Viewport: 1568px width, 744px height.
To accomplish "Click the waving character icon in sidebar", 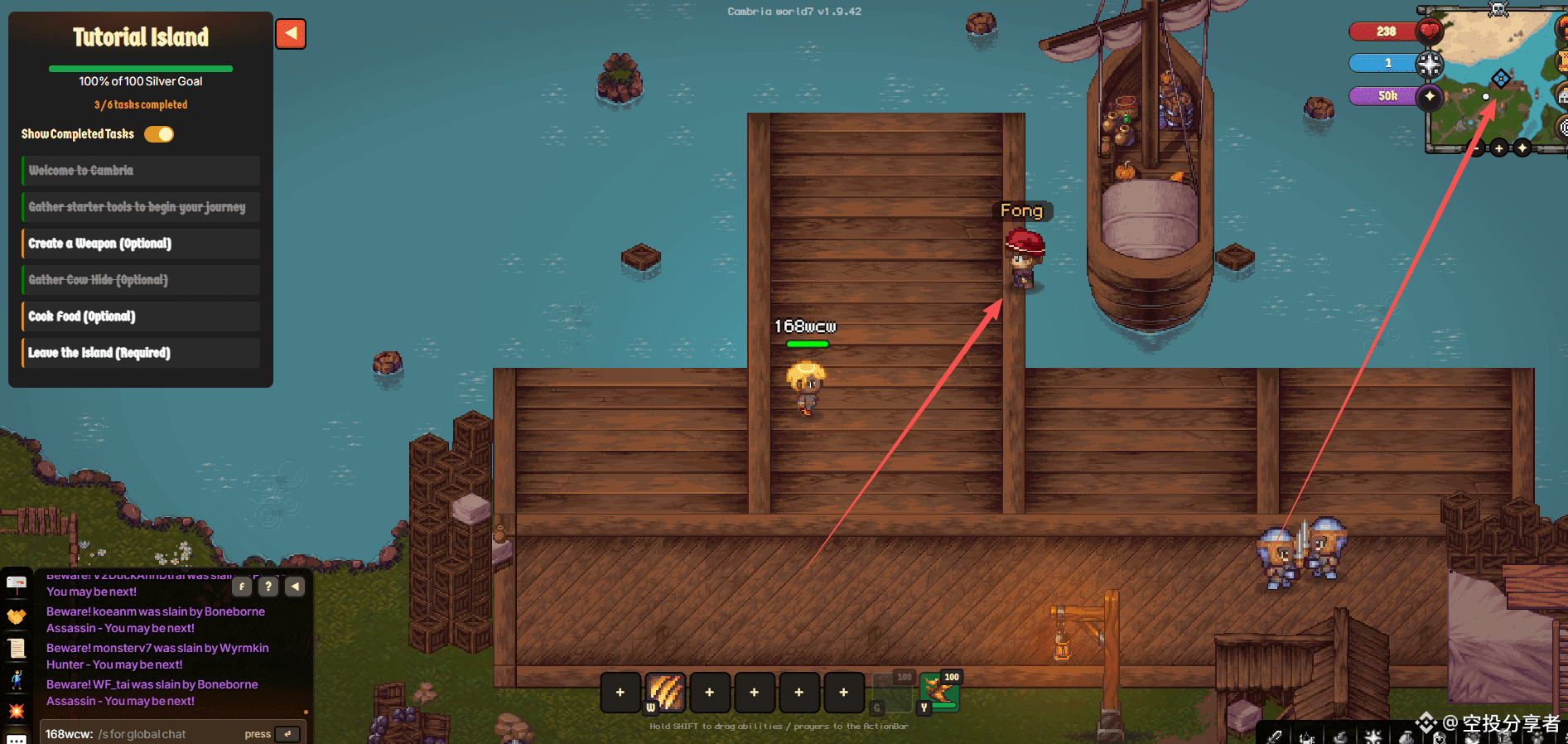I will [17, 680].
